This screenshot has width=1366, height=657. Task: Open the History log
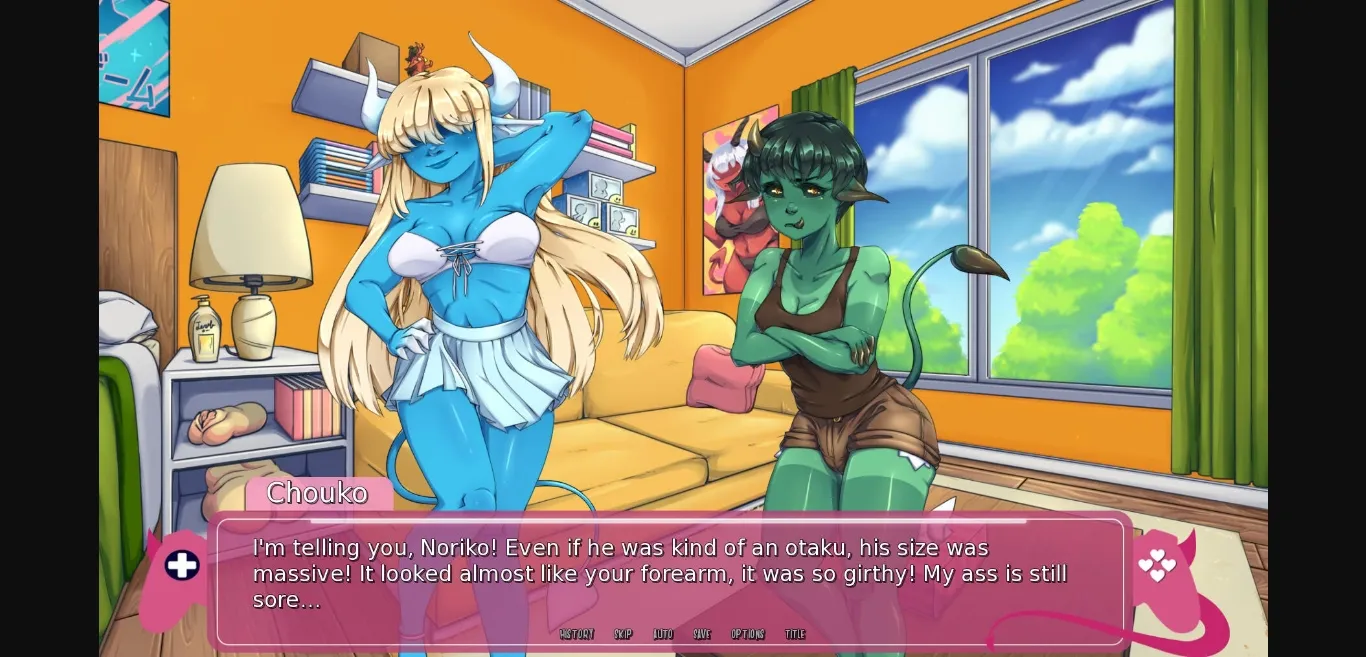tap(577, 634)
